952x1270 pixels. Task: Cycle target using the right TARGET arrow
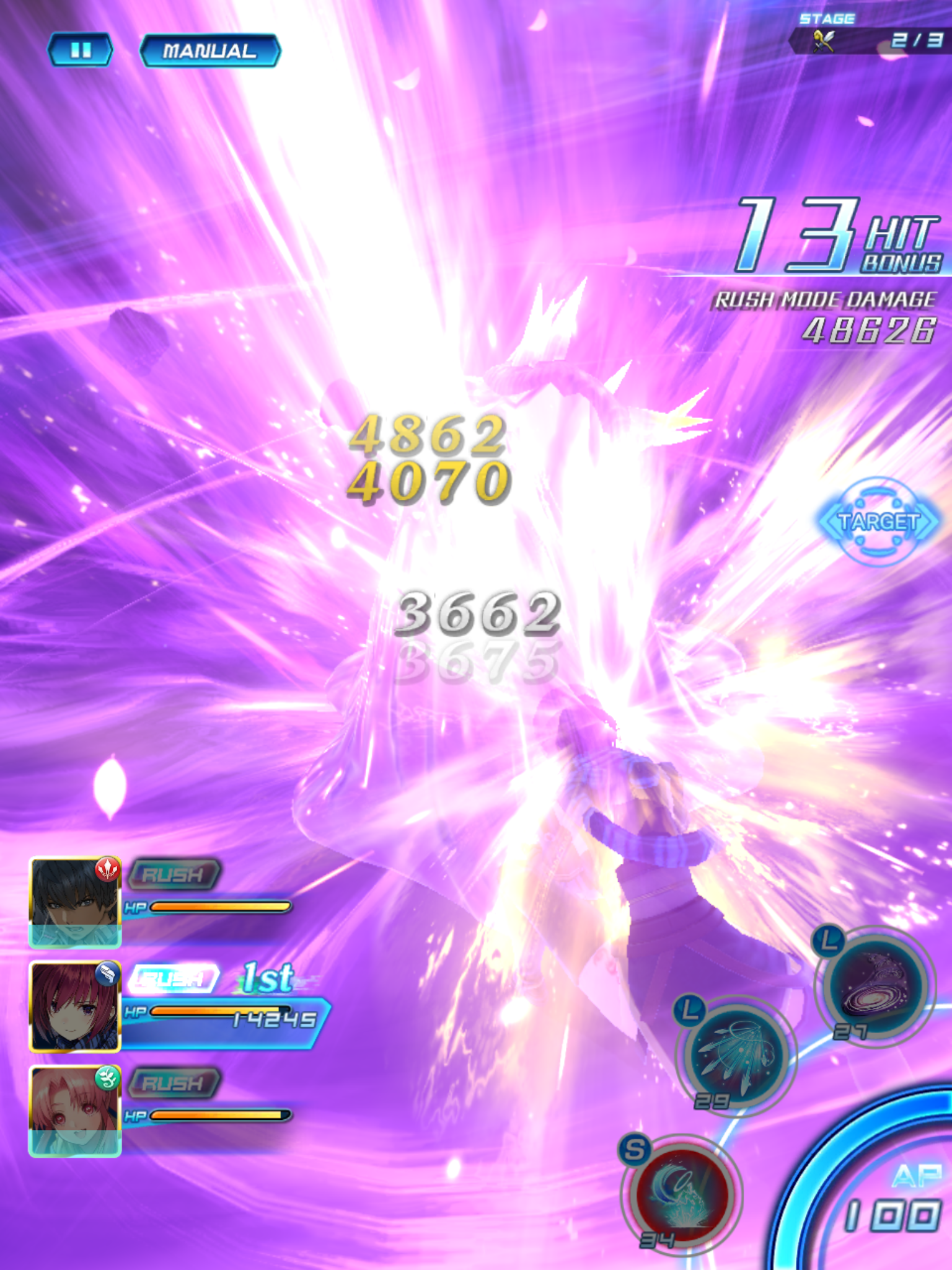coord(928,522)
